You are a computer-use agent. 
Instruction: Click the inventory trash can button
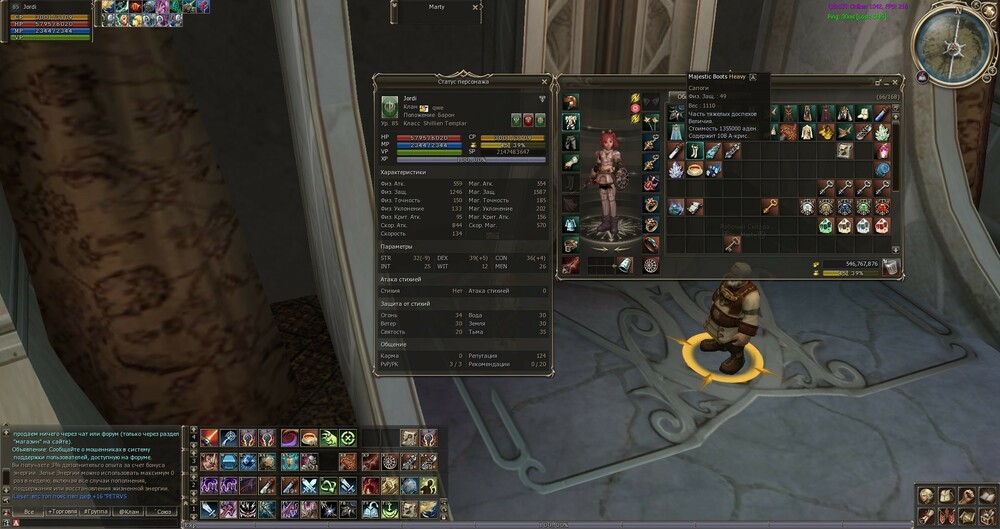890,265
